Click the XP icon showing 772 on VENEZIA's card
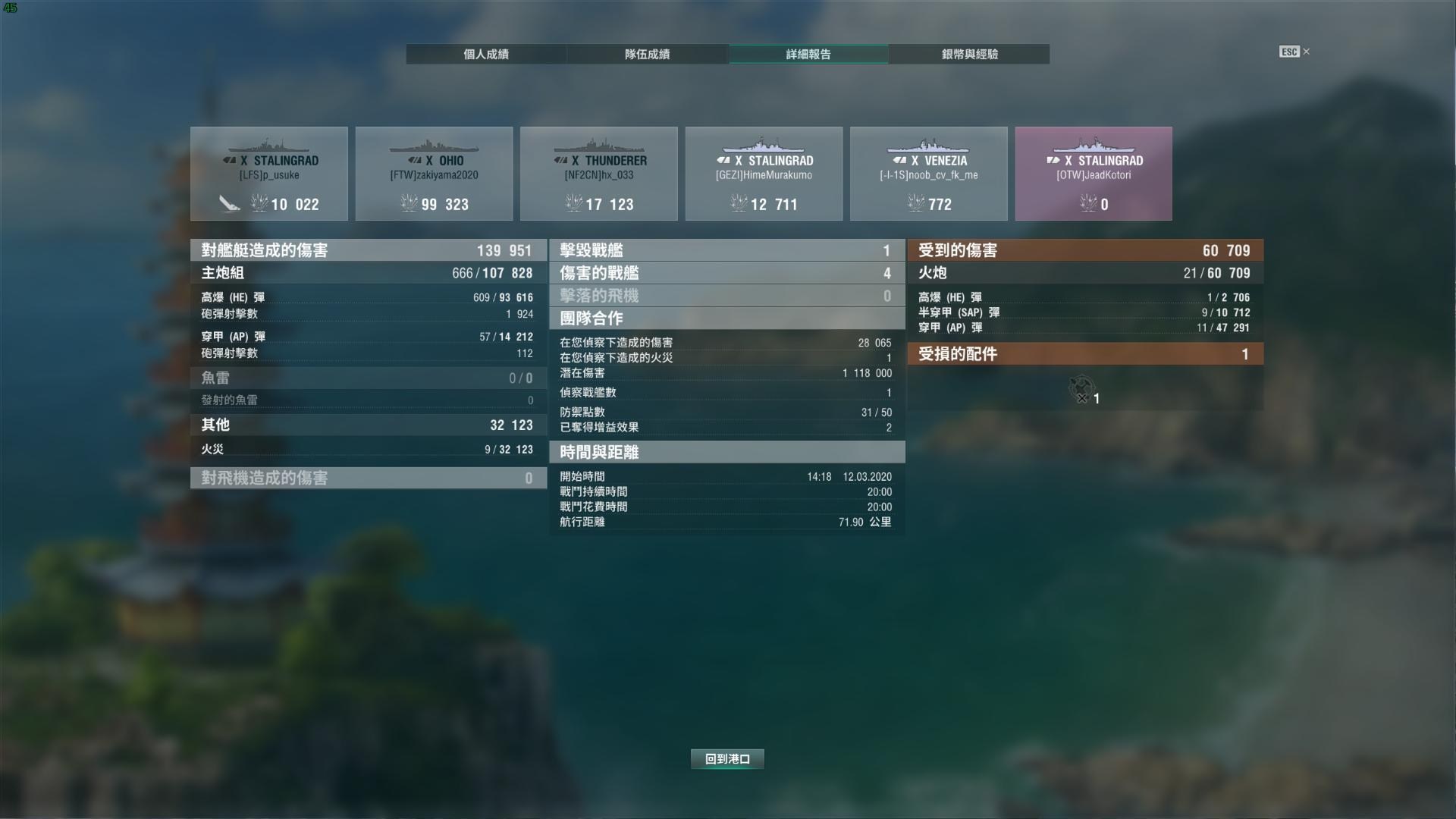Image resolution: width=1456 pixels, height=819 pixels. point(913,204)
